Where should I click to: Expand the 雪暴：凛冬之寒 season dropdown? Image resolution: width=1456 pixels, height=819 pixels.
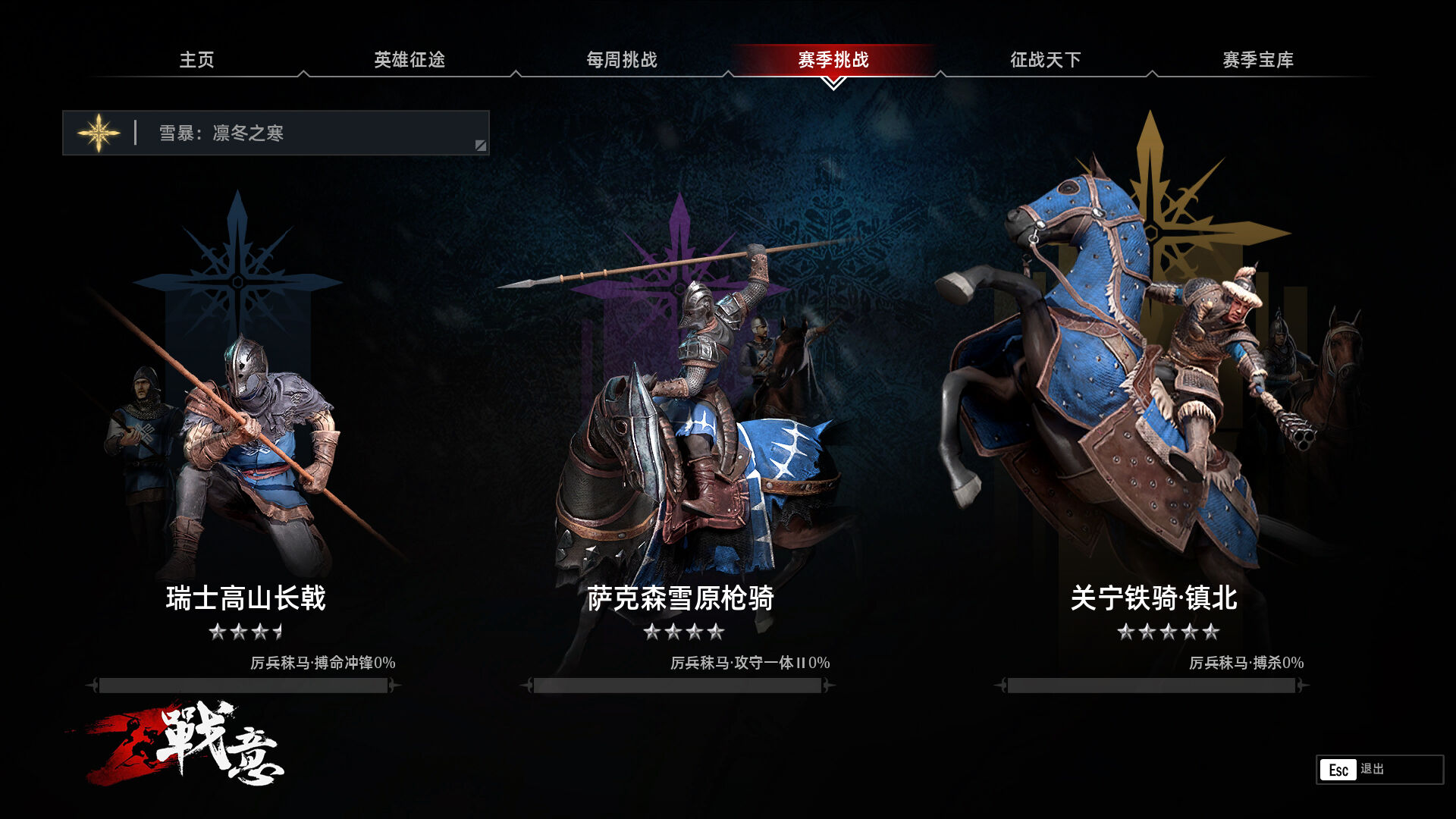276,133
